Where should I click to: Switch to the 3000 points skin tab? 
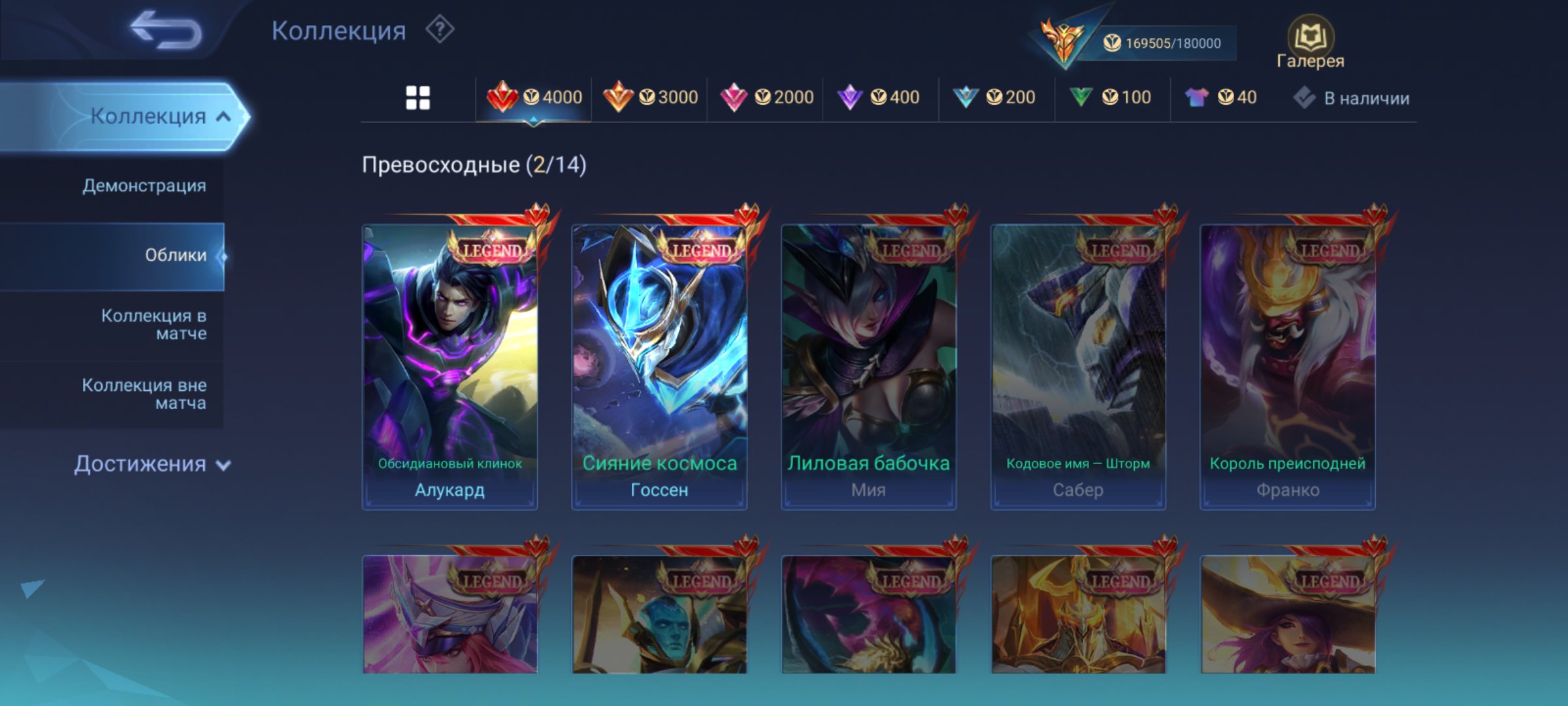click(651, 97)
